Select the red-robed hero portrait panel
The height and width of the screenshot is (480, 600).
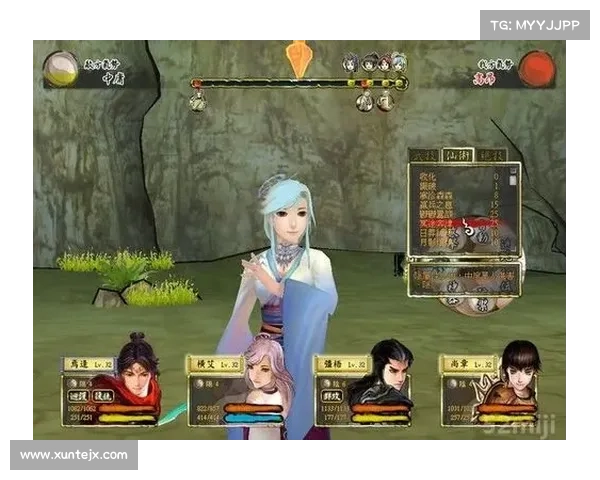[x=112, y=384]
